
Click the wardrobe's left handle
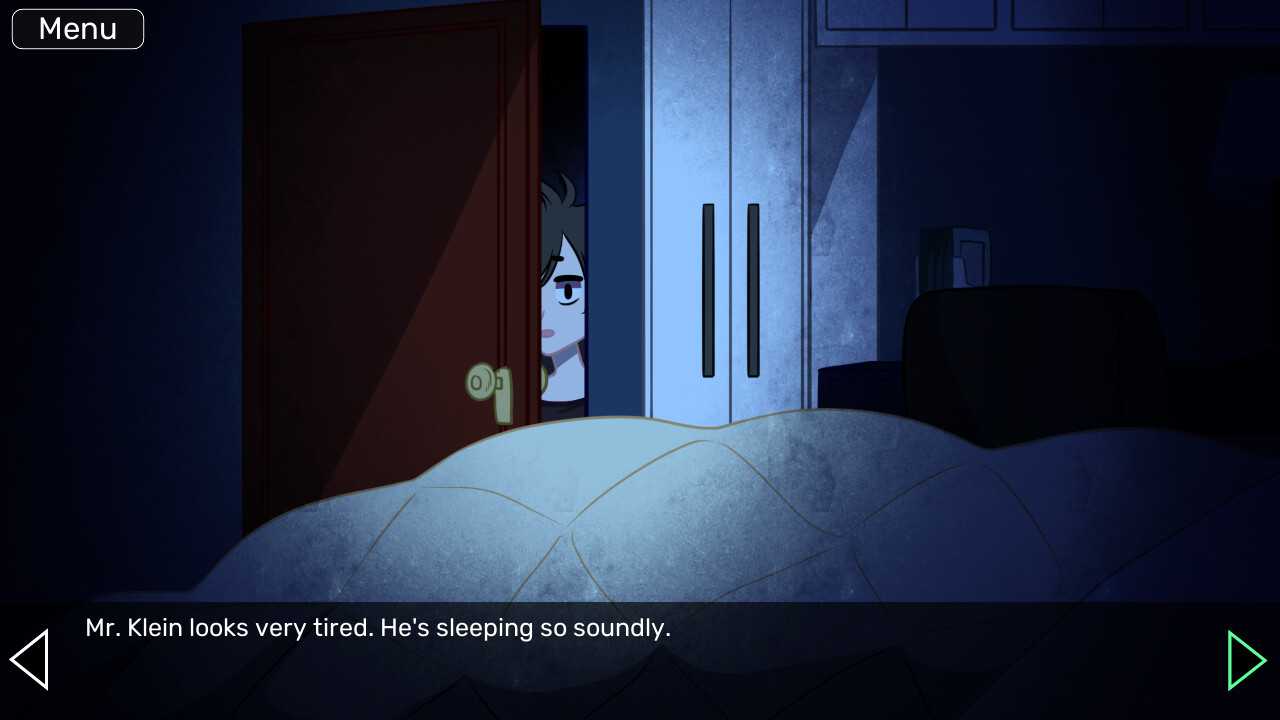[x=708, y=290]
